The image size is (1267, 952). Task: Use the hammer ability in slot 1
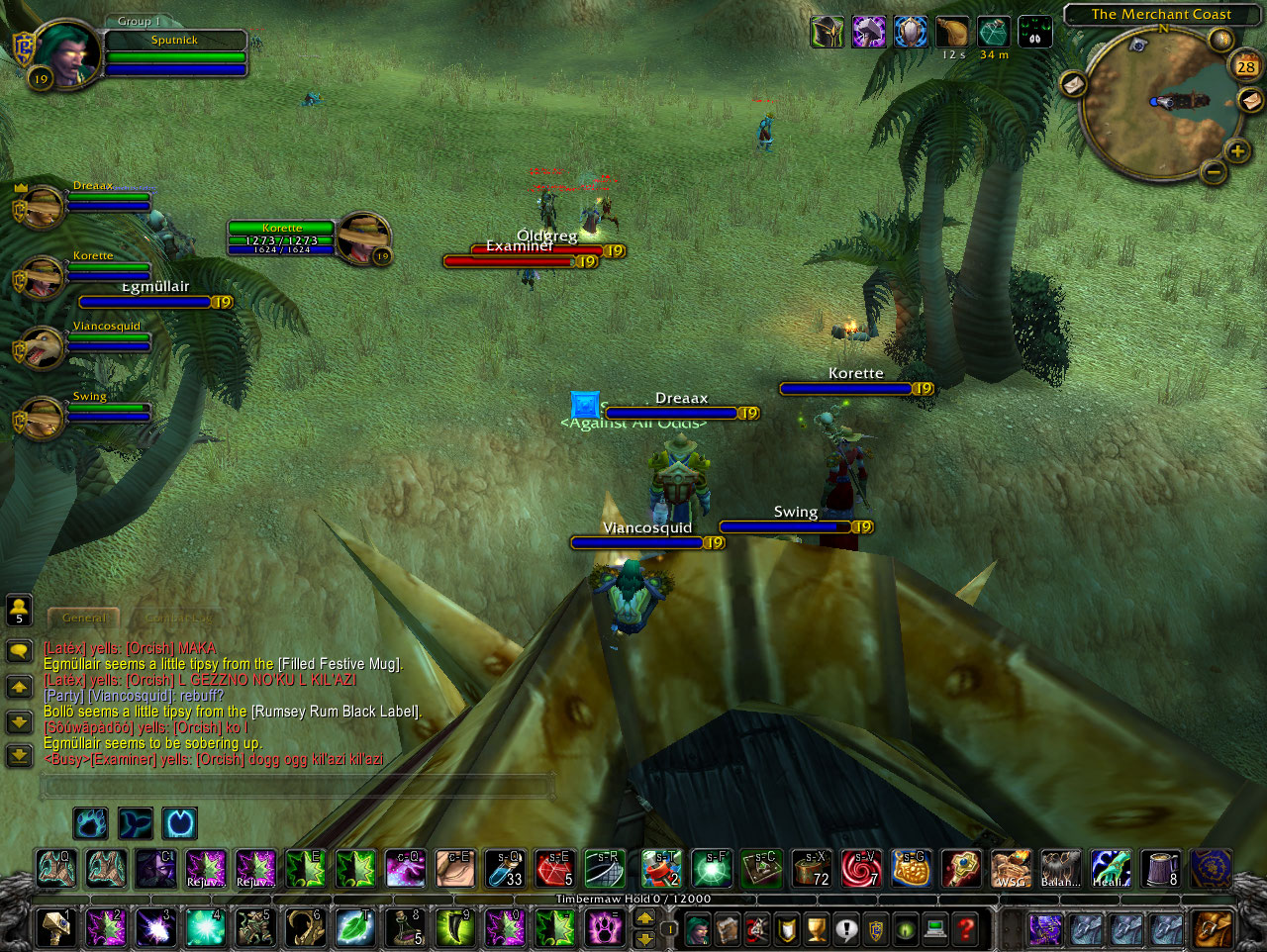coord(55,928)
